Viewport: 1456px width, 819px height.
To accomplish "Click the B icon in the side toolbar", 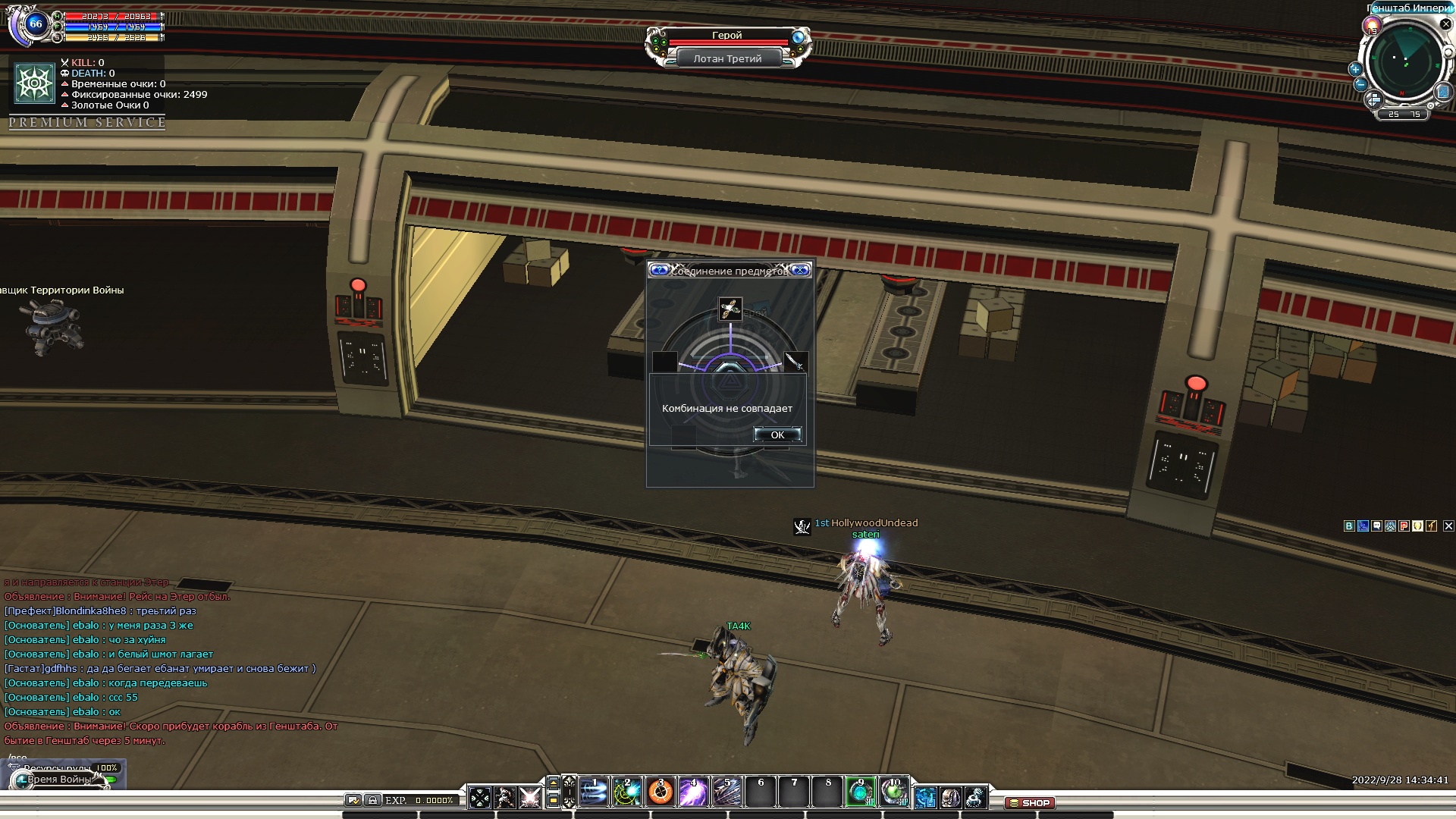I will (1348, 526).
